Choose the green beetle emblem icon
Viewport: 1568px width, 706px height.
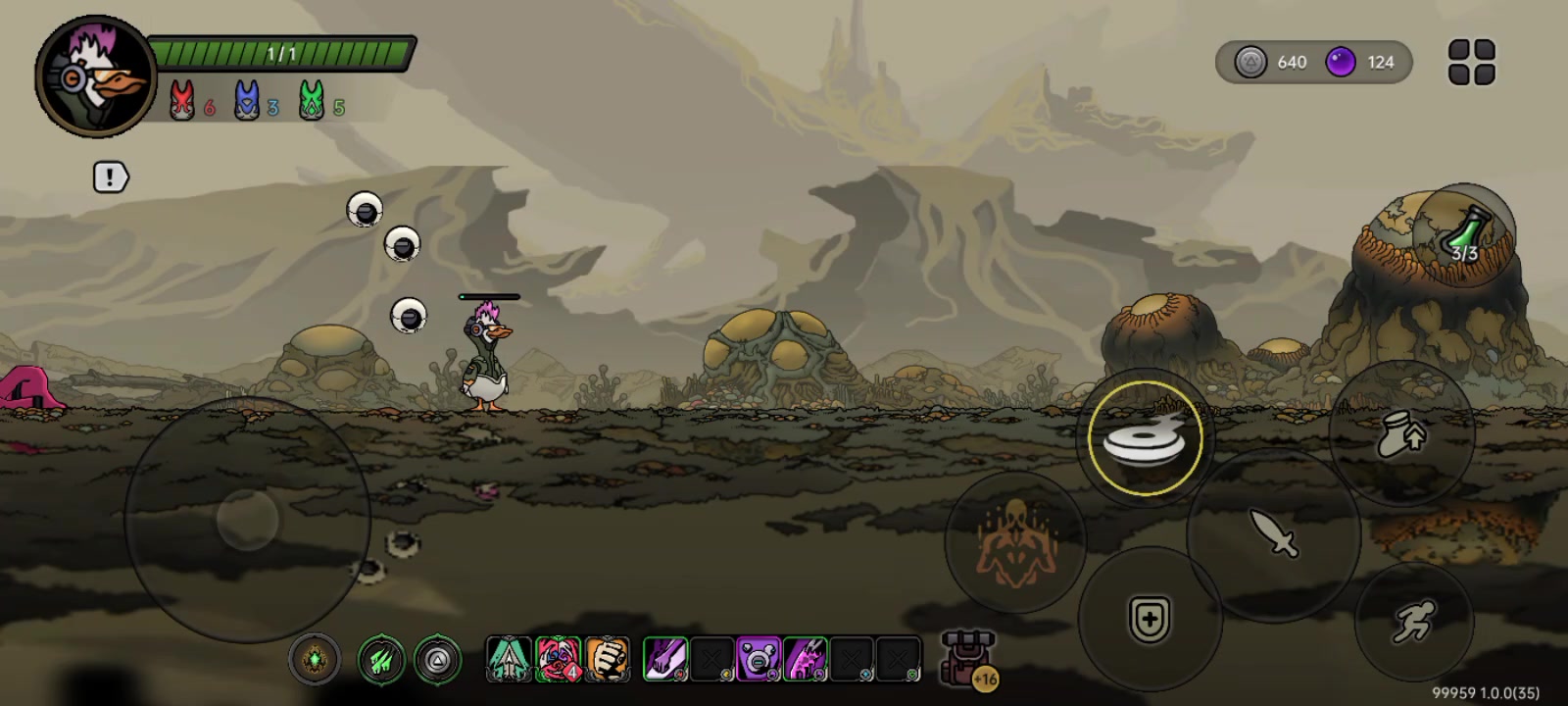click(315, 660)
